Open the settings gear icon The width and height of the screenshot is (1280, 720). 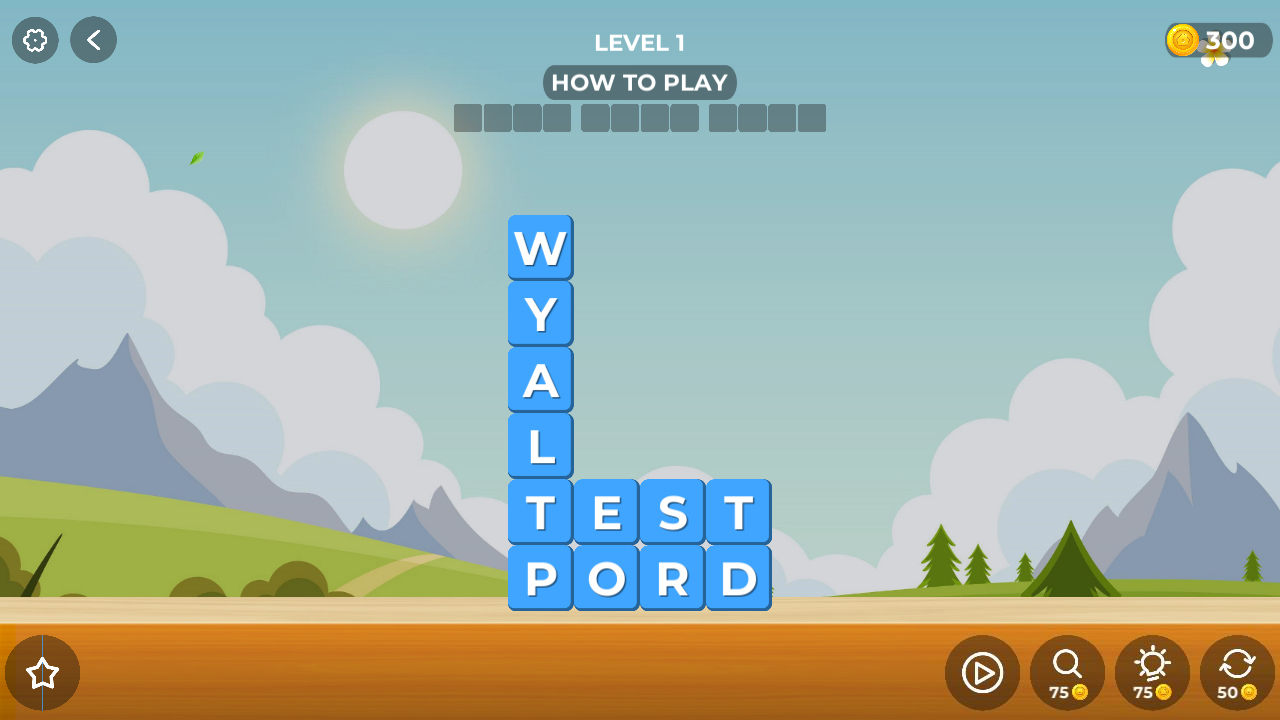click(34, 40)
